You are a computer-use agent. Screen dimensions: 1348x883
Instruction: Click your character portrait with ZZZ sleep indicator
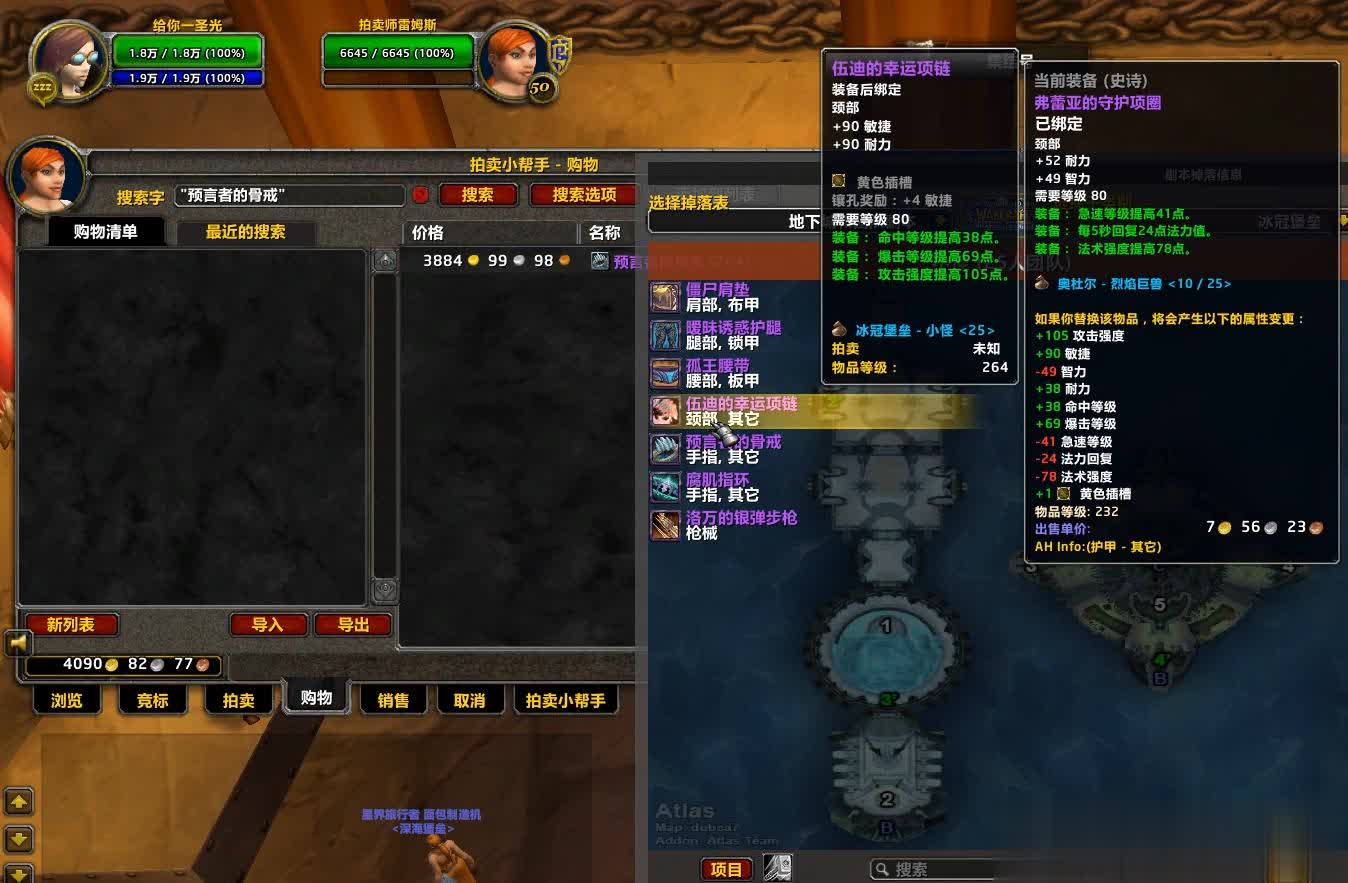(68, 62)
